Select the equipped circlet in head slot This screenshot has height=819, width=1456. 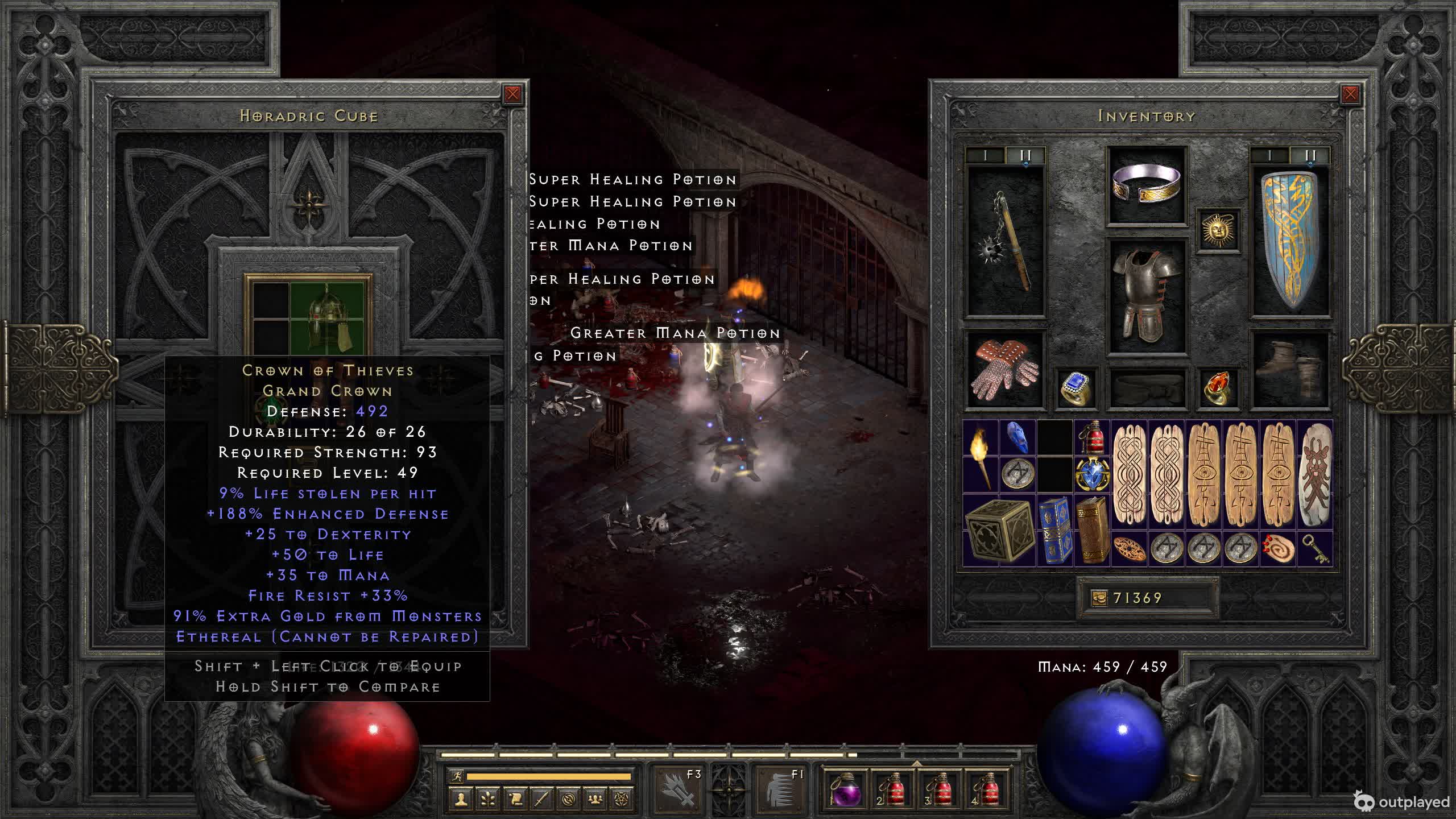tap(1146, 184)
